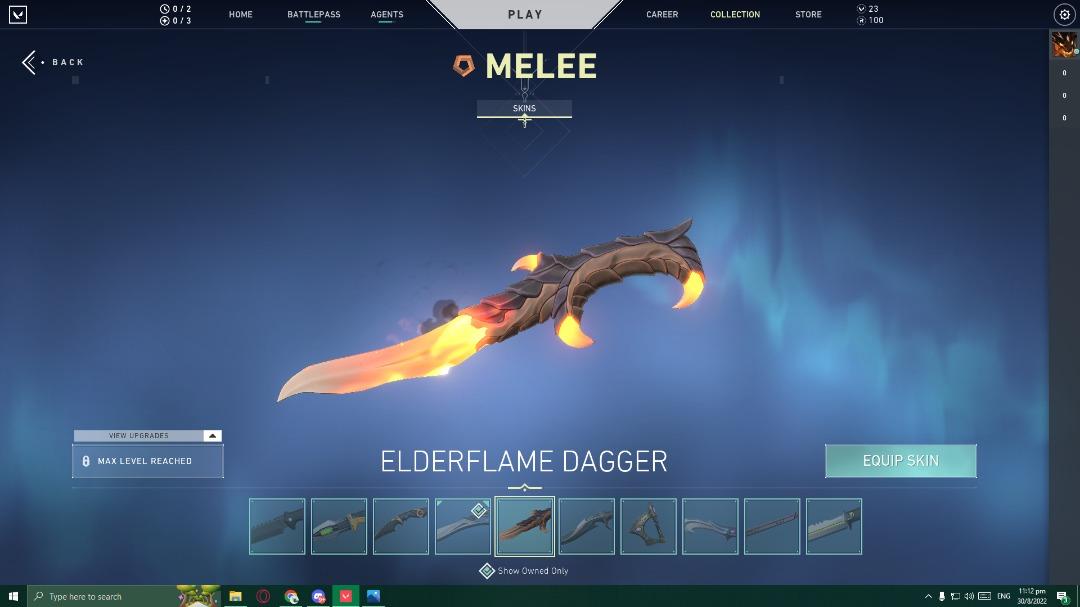Go back with the Back arrow
The width and height of the screenshot is (1080, 607).
coord(54,62)
